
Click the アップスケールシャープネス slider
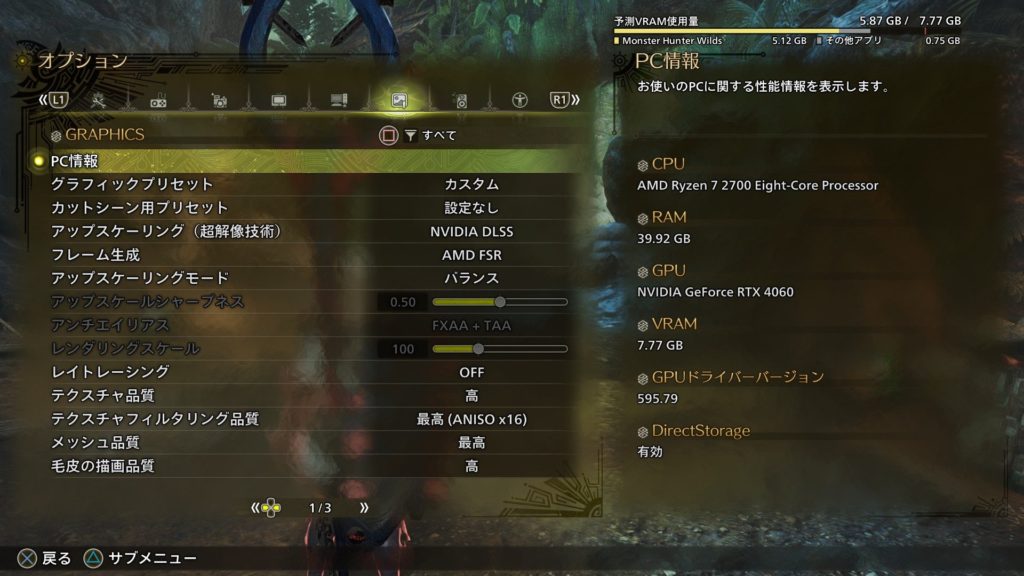pyautogui.click(x=499, y=302)
